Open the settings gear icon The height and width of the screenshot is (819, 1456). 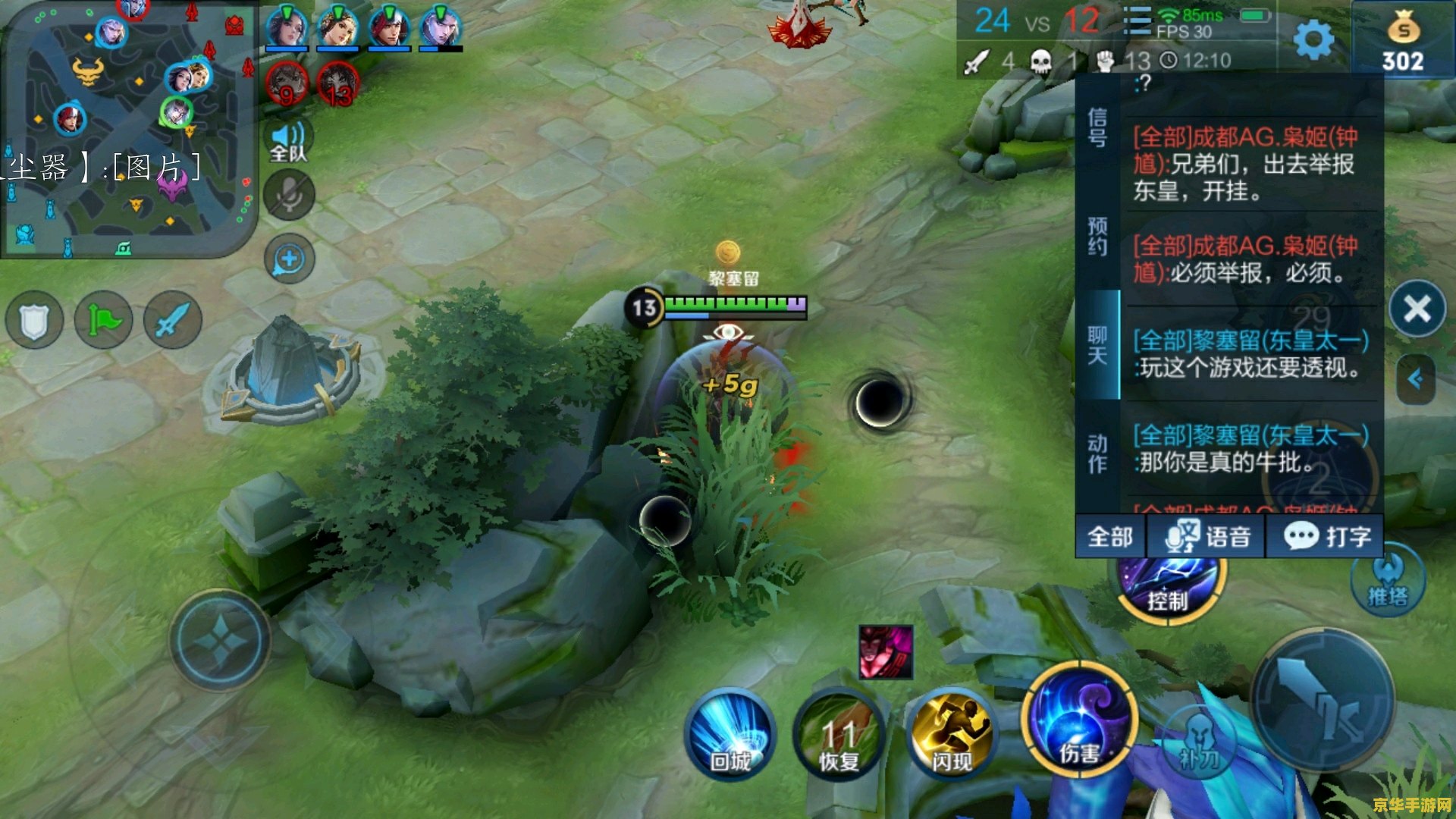(x=1313, y=39)
